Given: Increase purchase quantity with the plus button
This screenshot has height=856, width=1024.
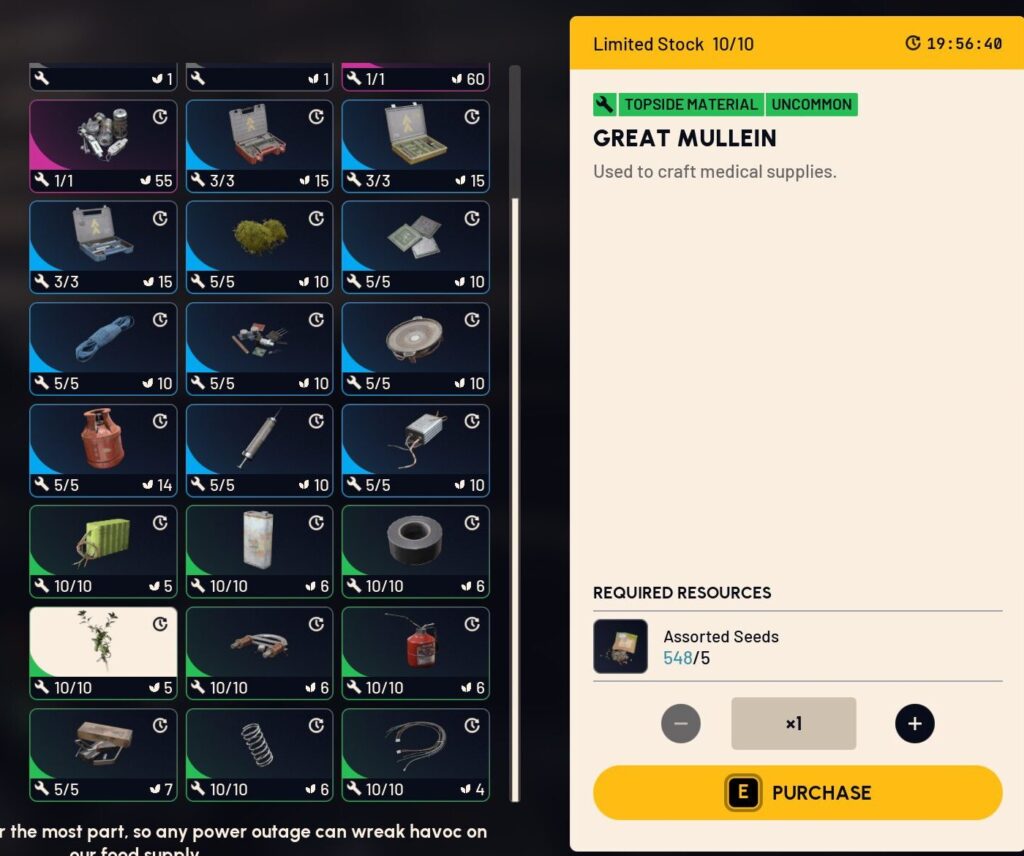Looking at the screenshot, I should 914,723.
